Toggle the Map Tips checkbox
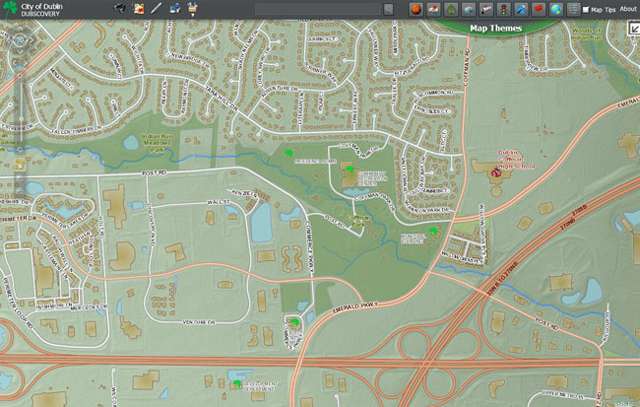640x407 pixels. click(x=586, y=9)
